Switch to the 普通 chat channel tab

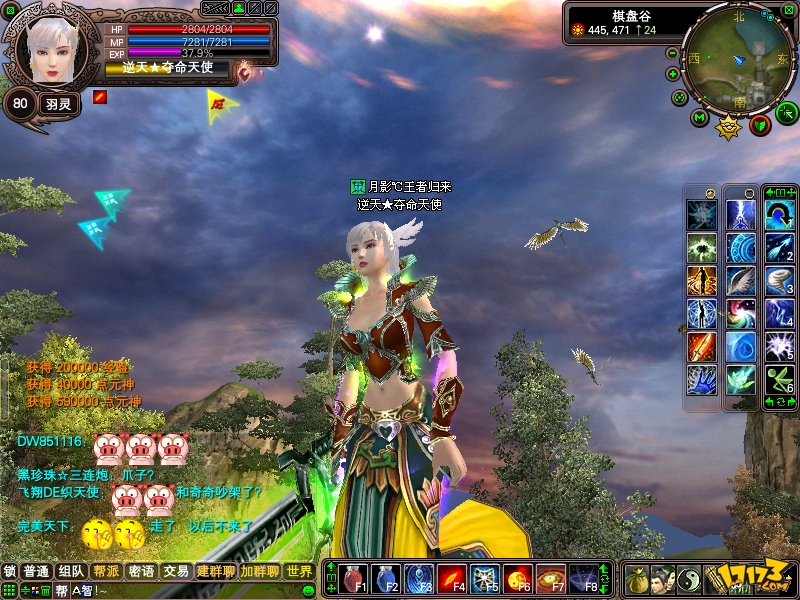[37, 571]
